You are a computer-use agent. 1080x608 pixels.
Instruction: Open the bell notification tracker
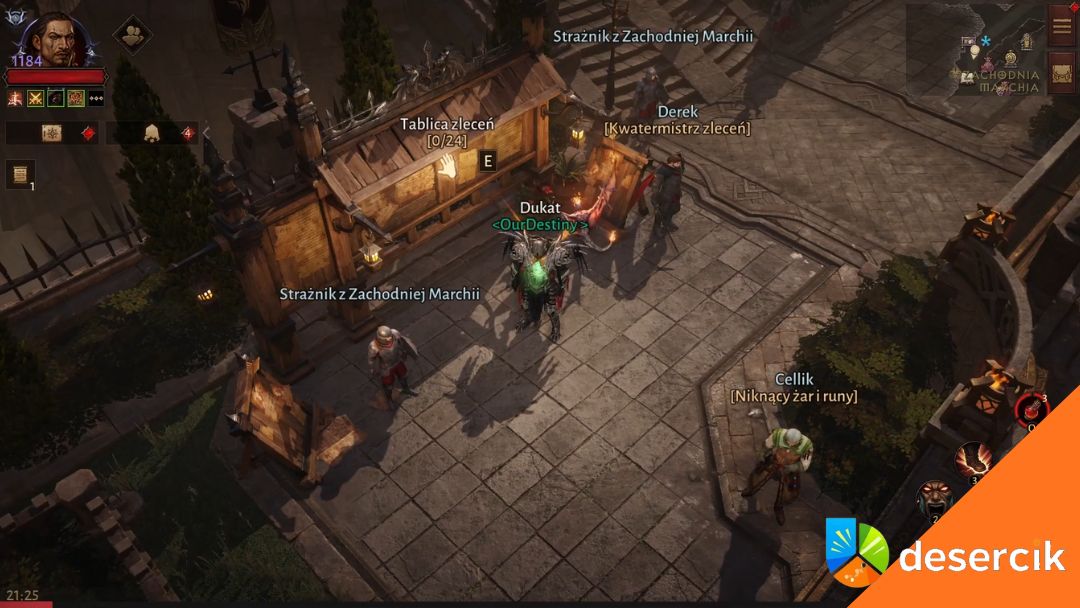click(152, 133)
